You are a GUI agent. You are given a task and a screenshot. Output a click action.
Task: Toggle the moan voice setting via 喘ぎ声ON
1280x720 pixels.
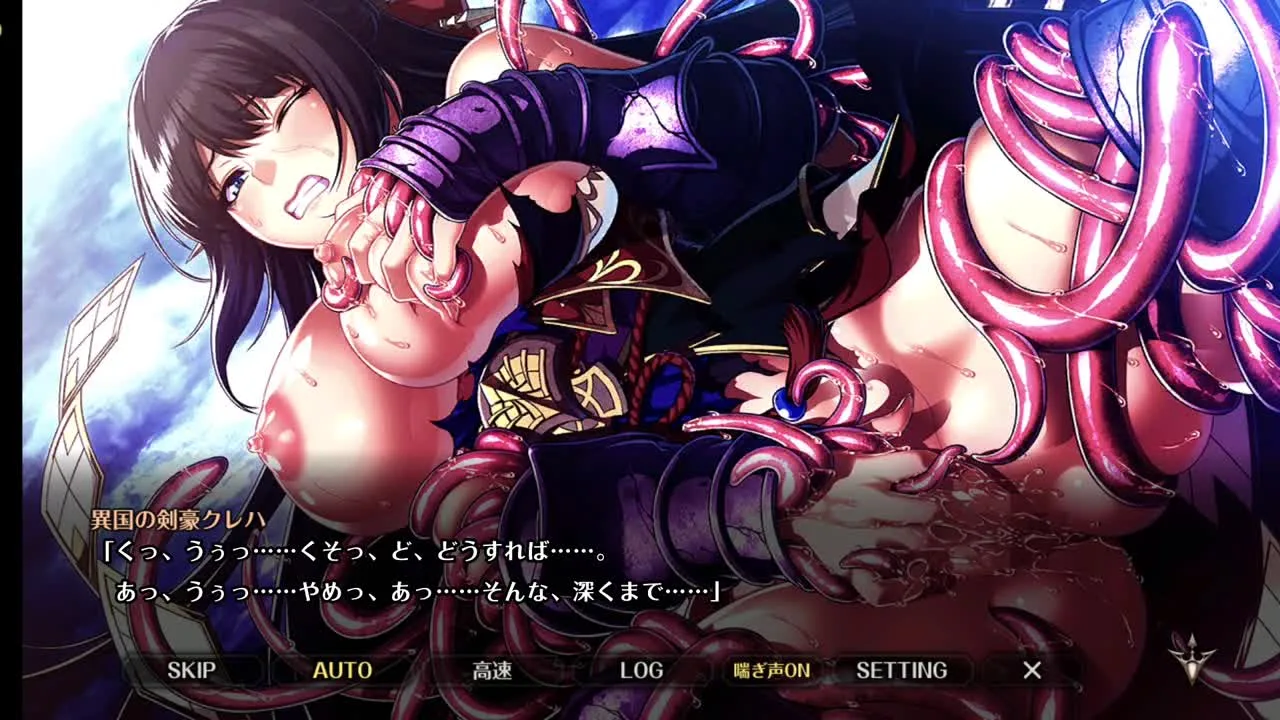[x=771, y=670]
